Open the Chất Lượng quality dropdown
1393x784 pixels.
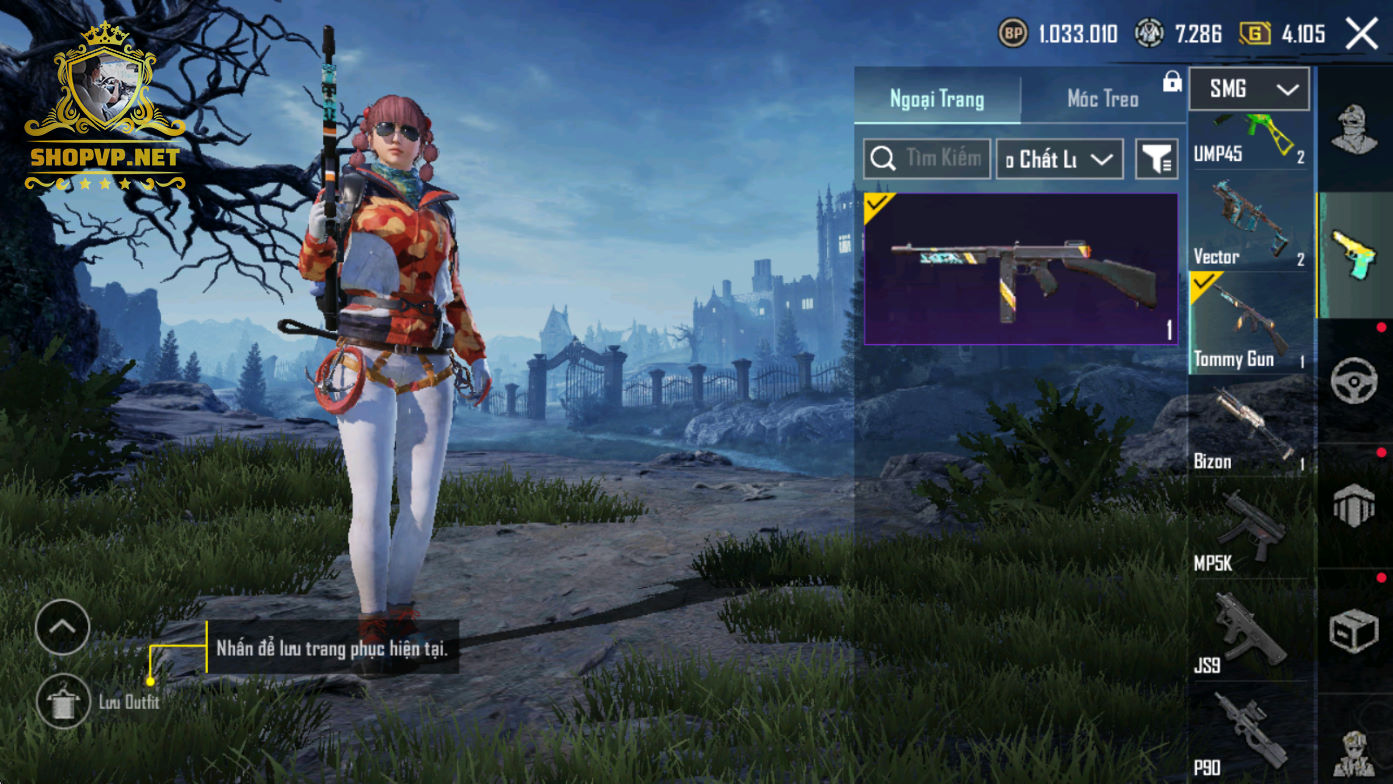point(1059,159)
